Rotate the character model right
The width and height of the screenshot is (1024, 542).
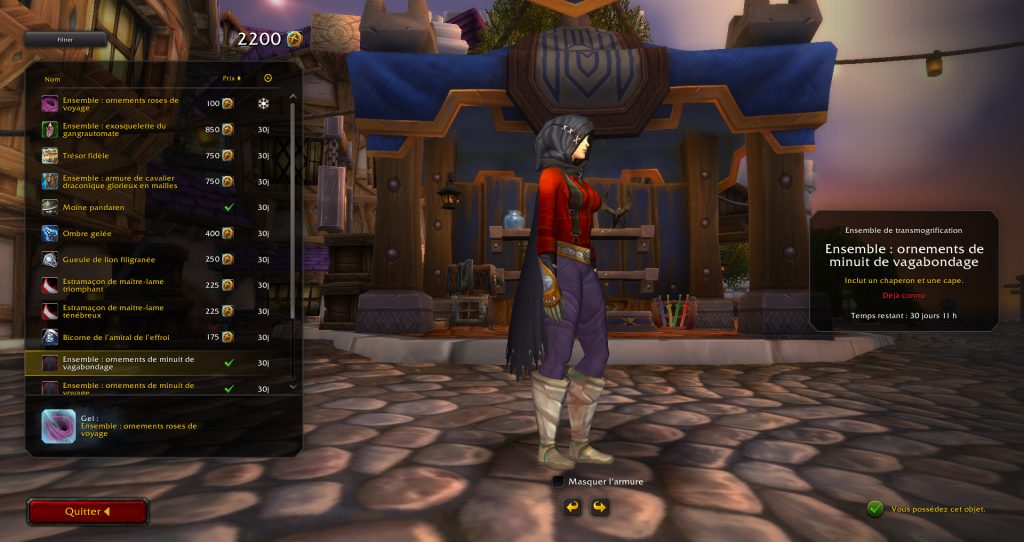pos(599,508)
